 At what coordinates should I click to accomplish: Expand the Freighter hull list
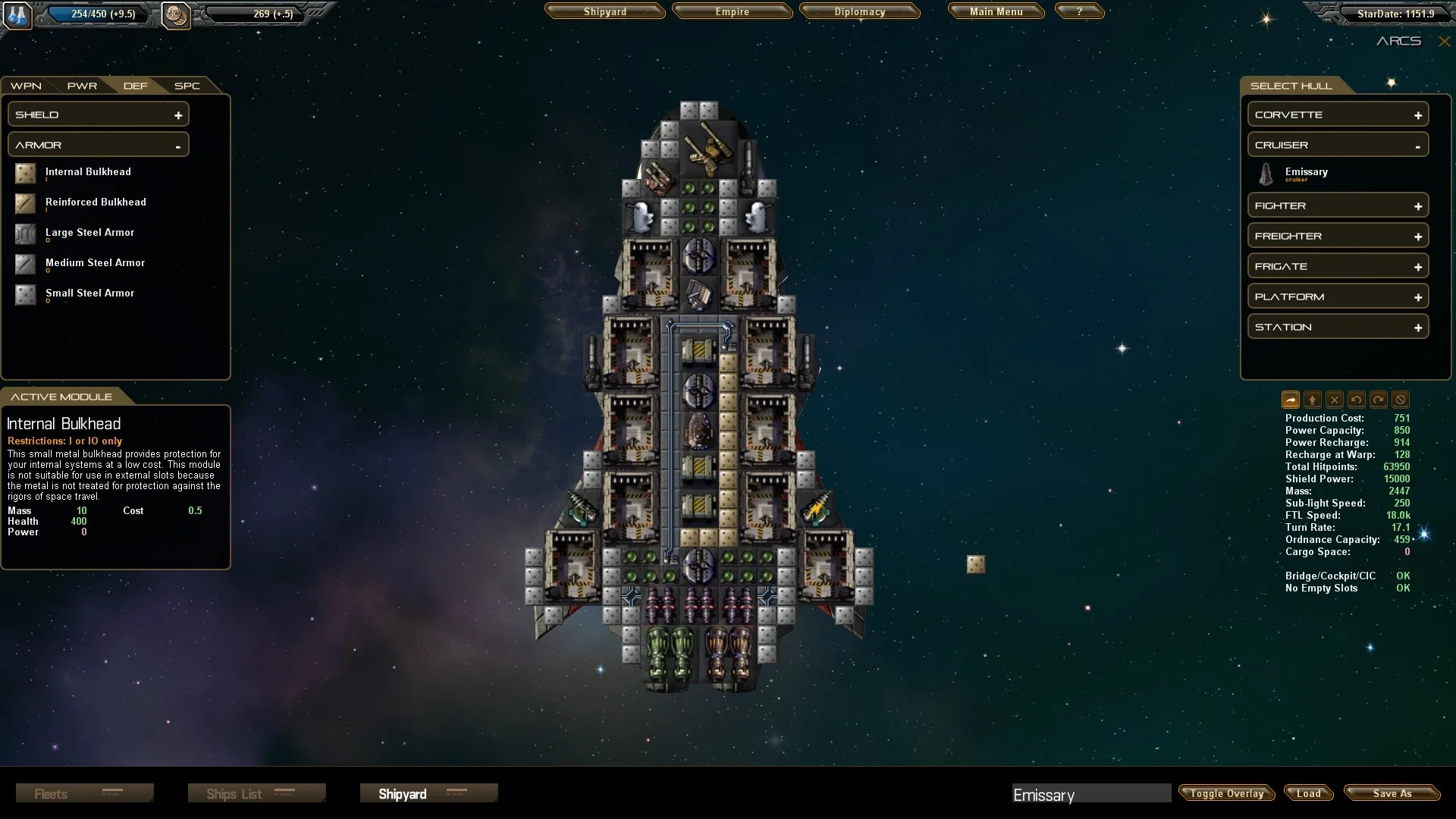pos(1338,236)
